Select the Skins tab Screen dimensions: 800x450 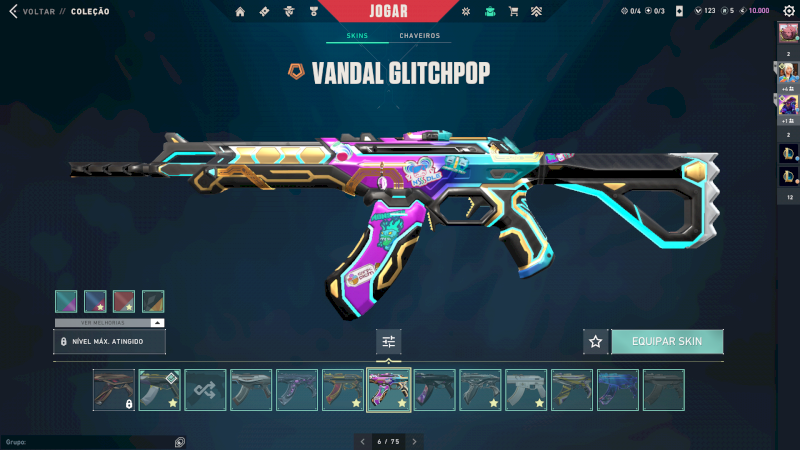click(357, 36)
